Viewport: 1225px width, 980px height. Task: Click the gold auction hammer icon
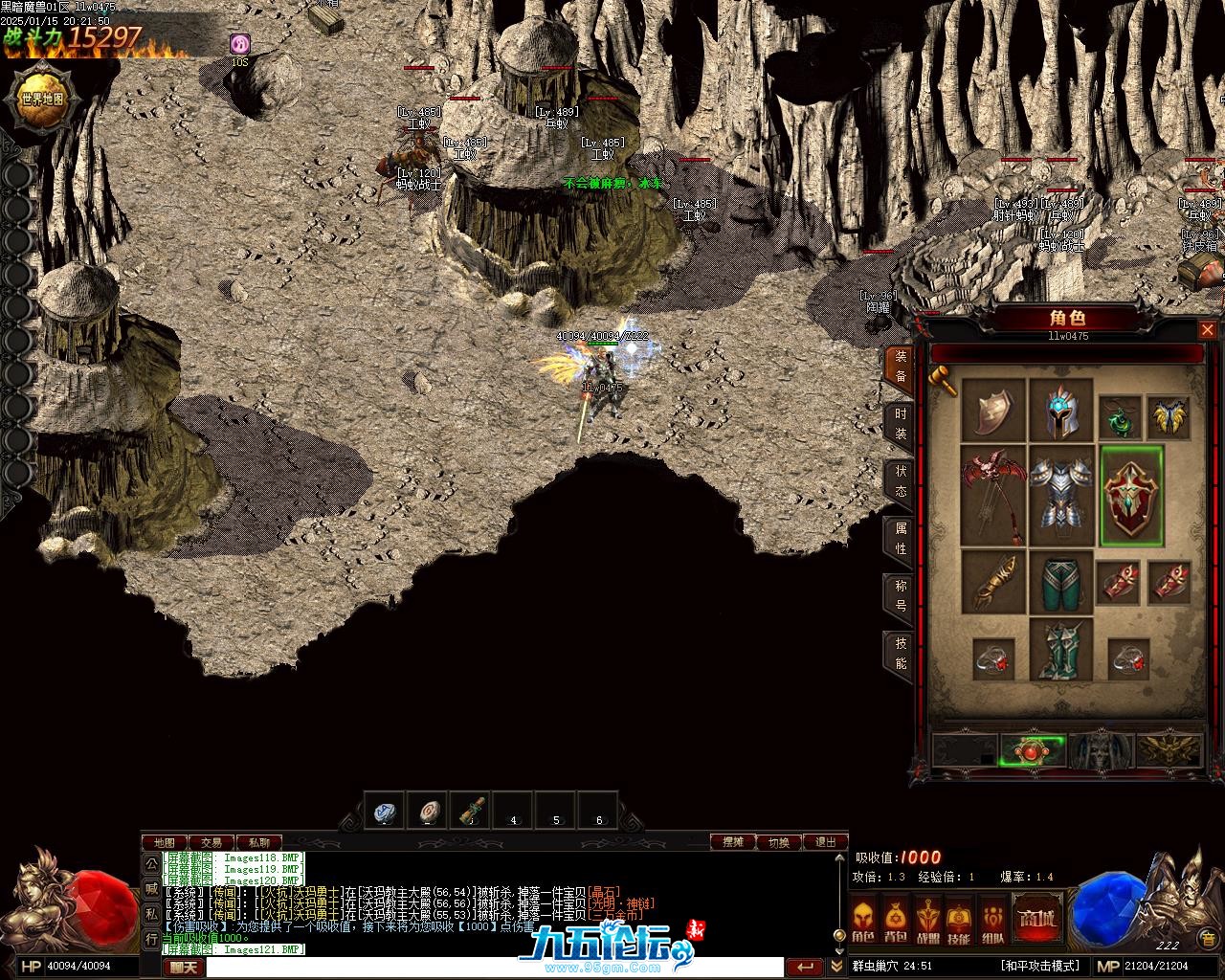click(944, 381)
